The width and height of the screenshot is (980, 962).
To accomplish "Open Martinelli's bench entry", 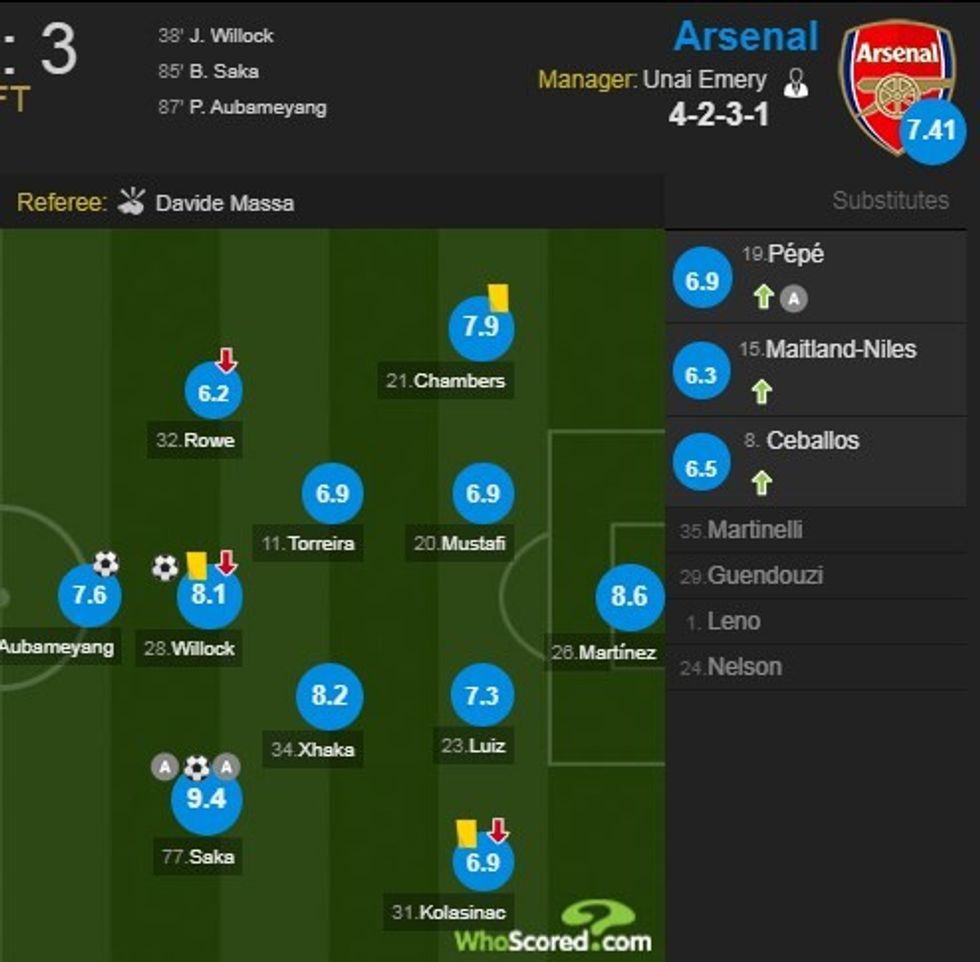I will (x=754, y=530).
